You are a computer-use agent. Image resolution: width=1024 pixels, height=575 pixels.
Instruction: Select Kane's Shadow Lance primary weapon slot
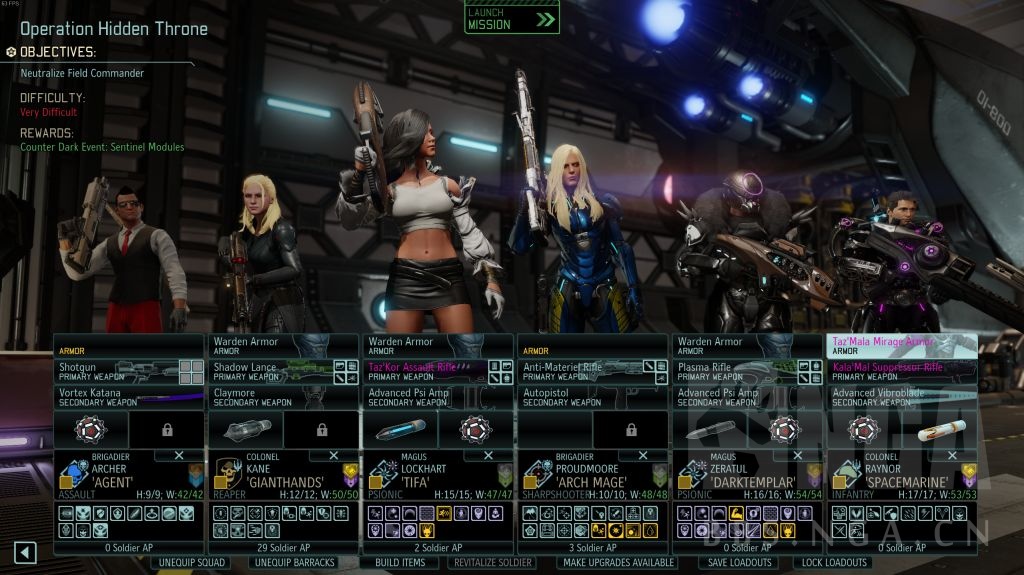click(270, 372)
